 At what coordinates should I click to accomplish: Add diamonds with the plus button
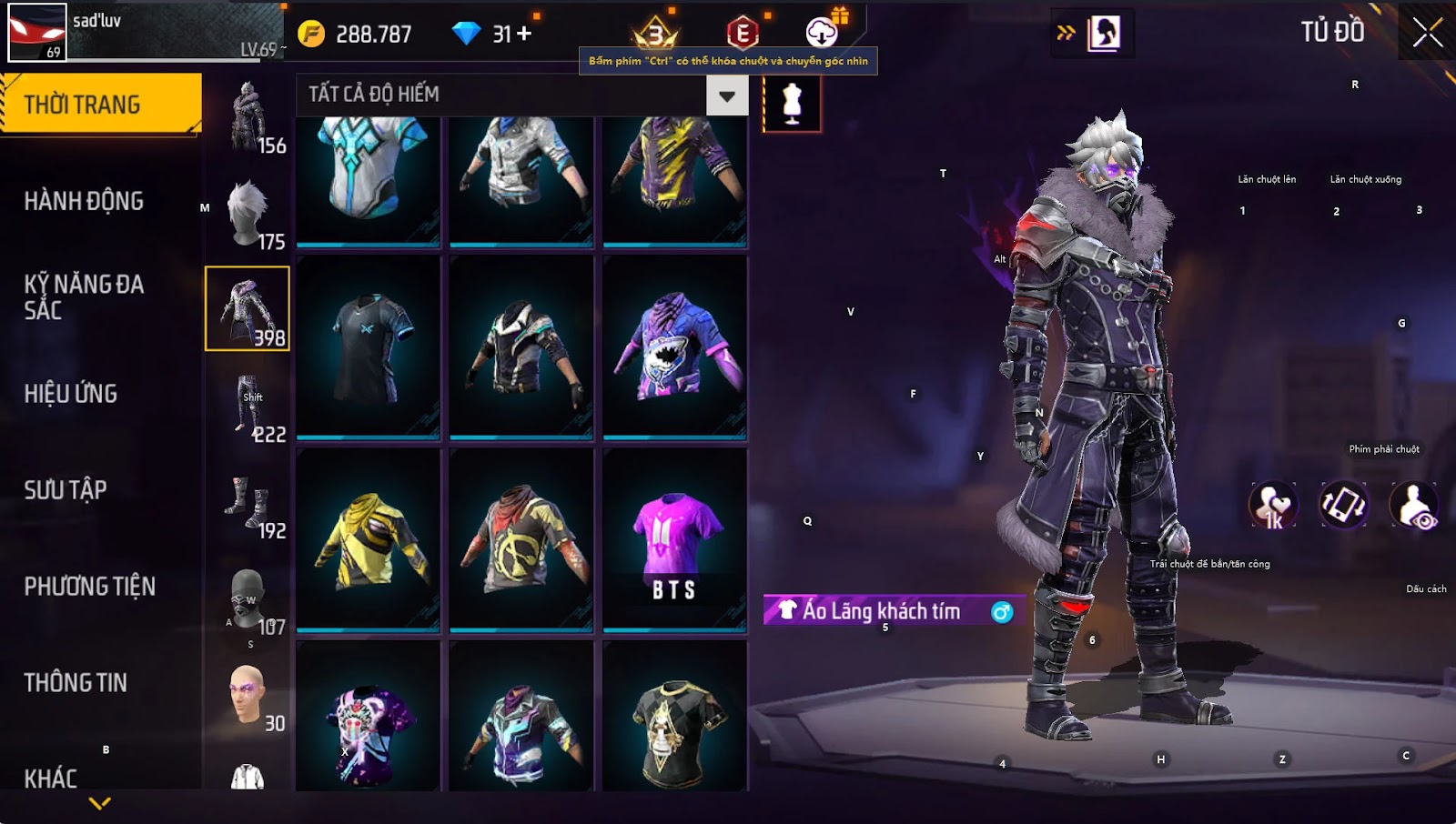524,34
